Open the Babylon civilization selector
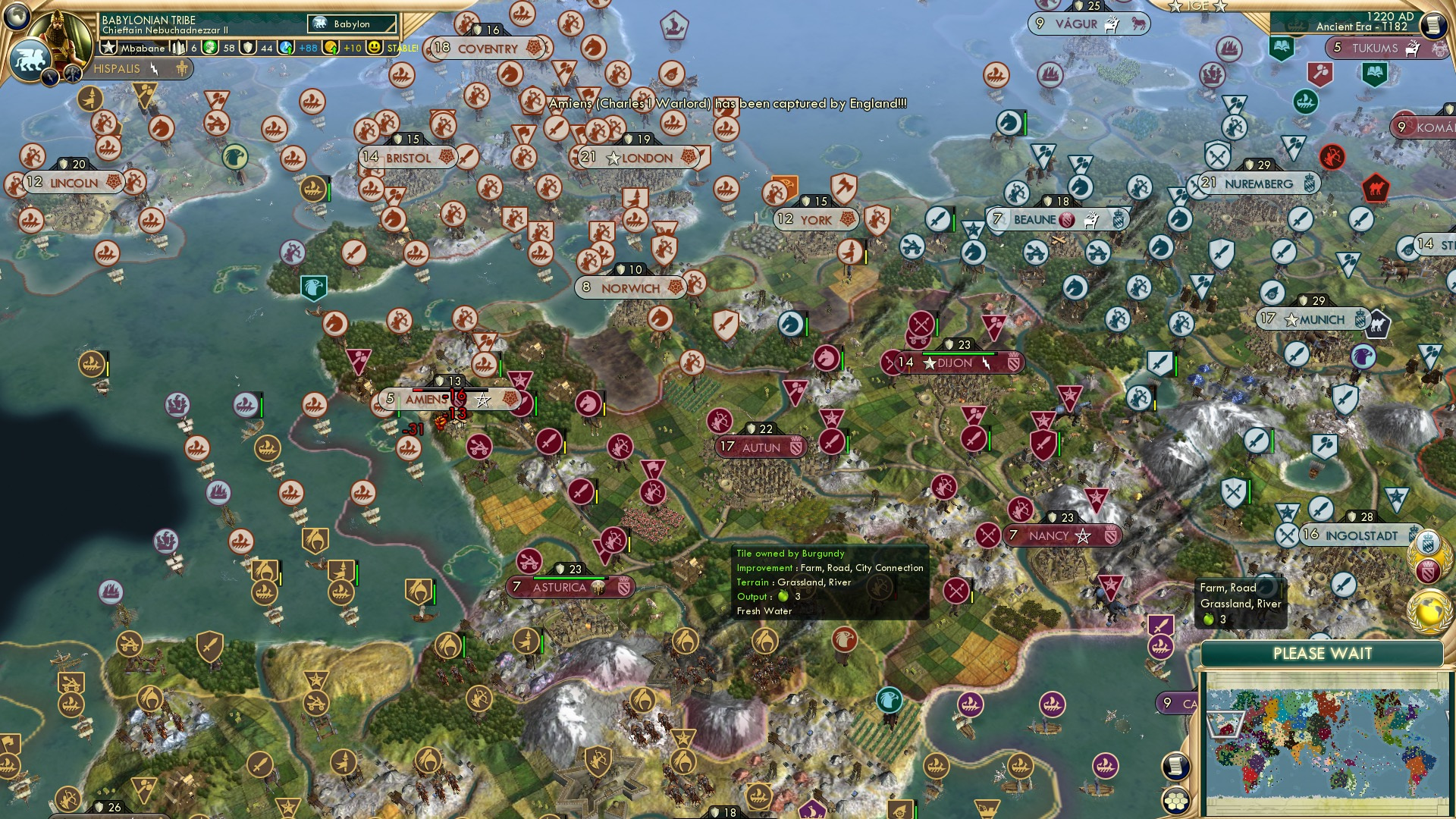The image size is (1456, 819). 350,24
